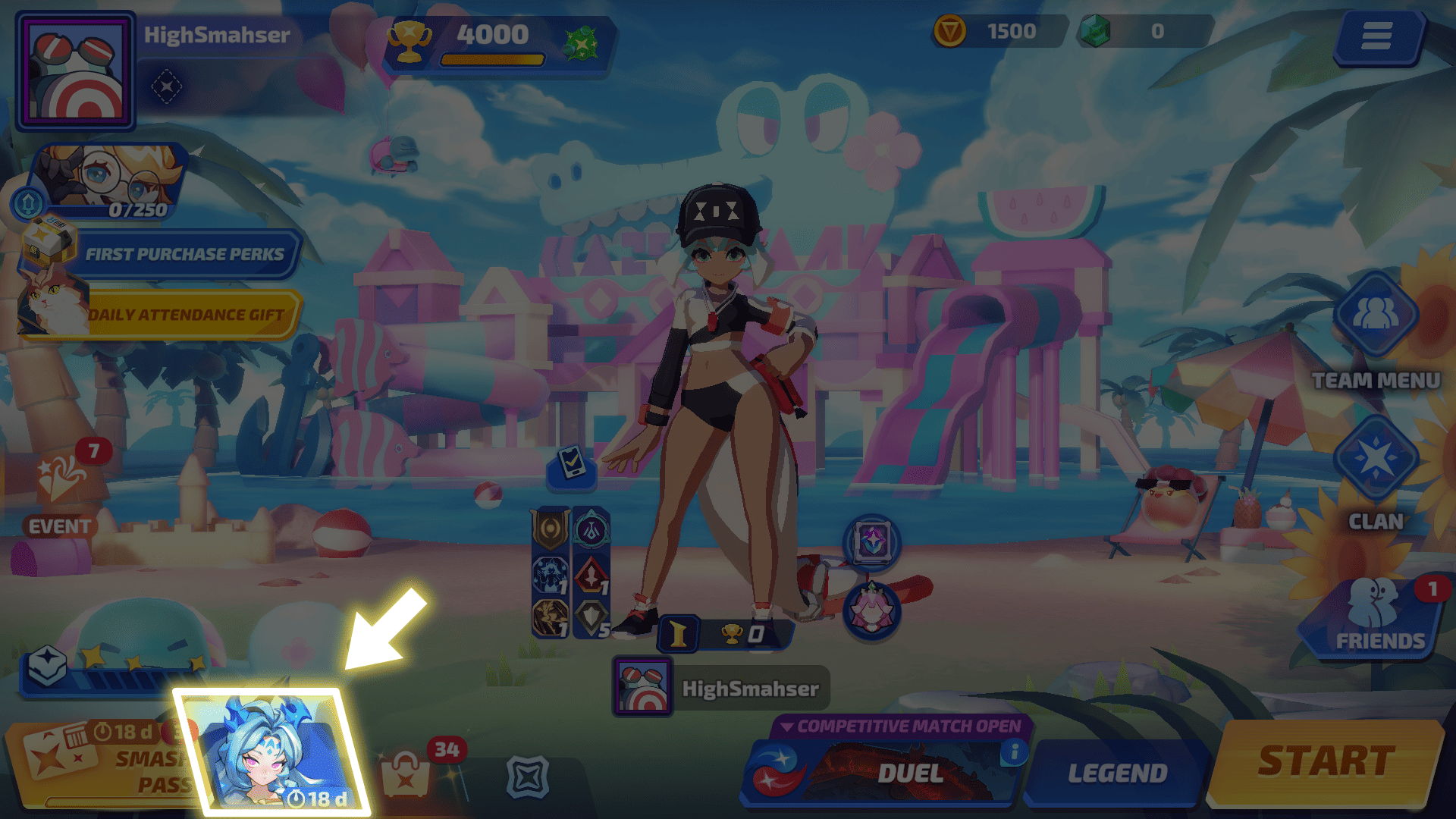Open HighSmahser profile avatar
This screenshot has height=819, width=1456.
point(76,72)
